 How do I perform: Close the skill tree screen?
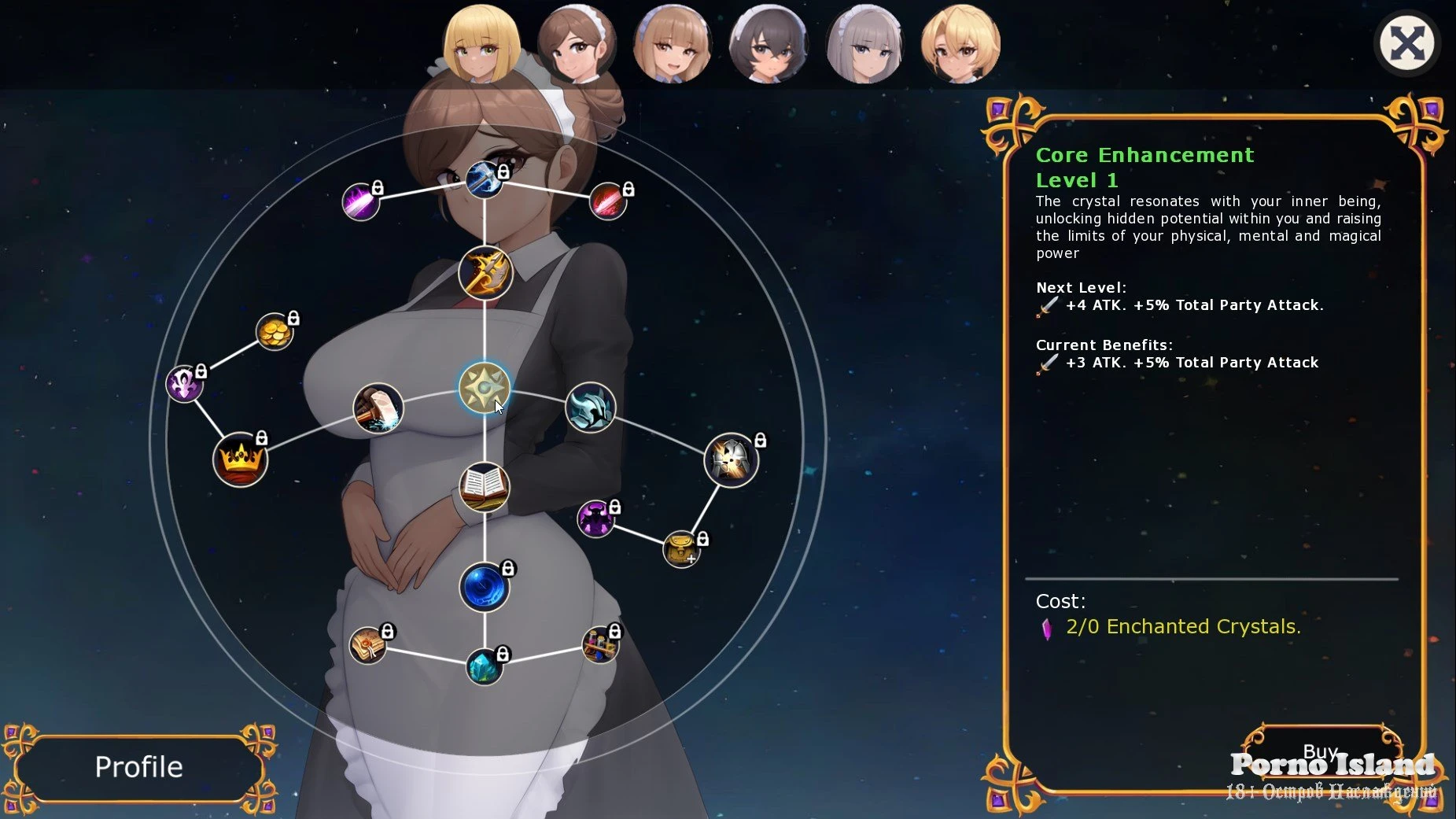tap(1406, 43)
